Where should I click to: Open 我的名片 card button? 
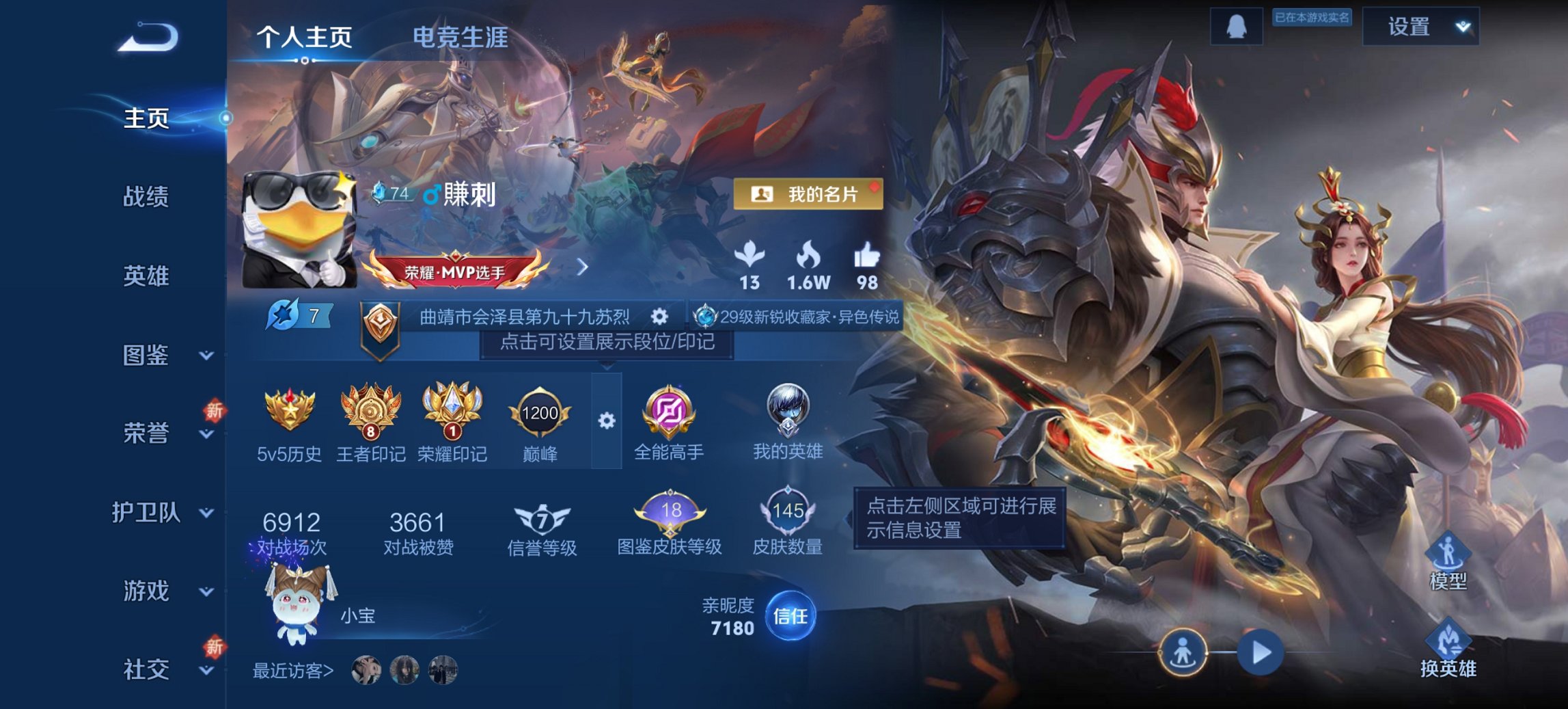click(x=808, y=194)
